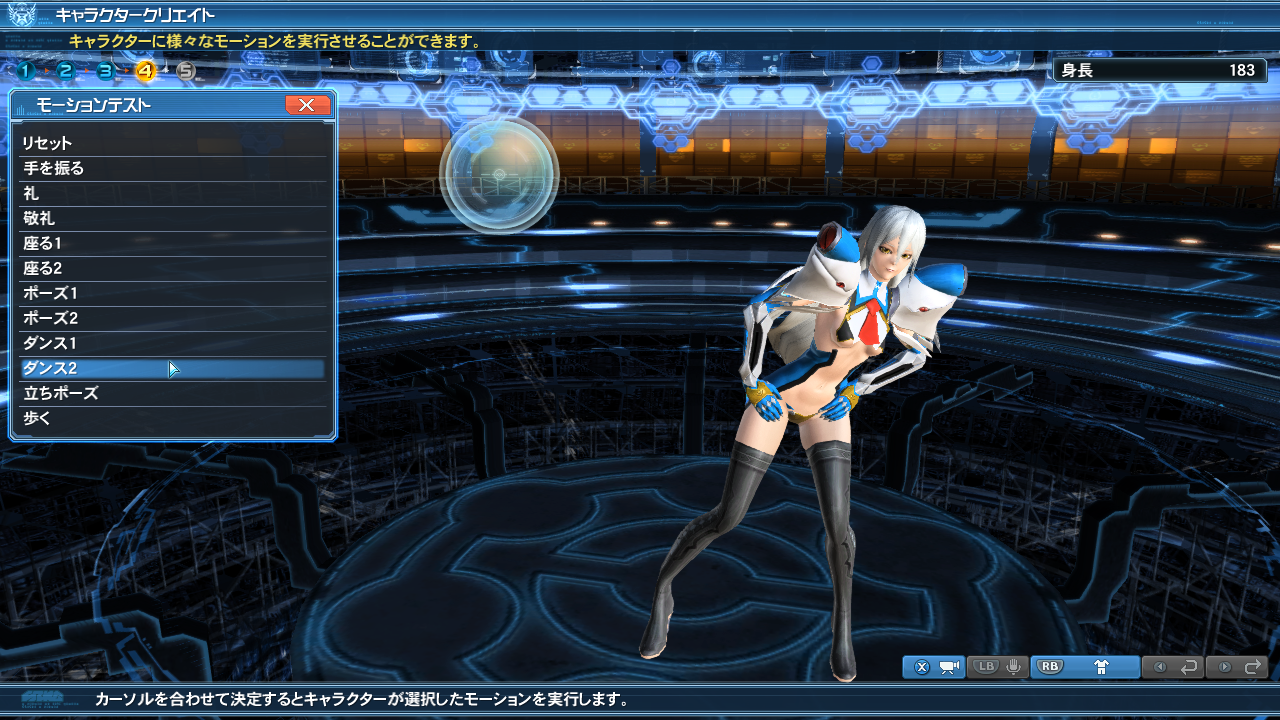Screen dimensions: 1280x720
Task: Click the translucent camera orb sphere
Action: (x=498, y=174)
